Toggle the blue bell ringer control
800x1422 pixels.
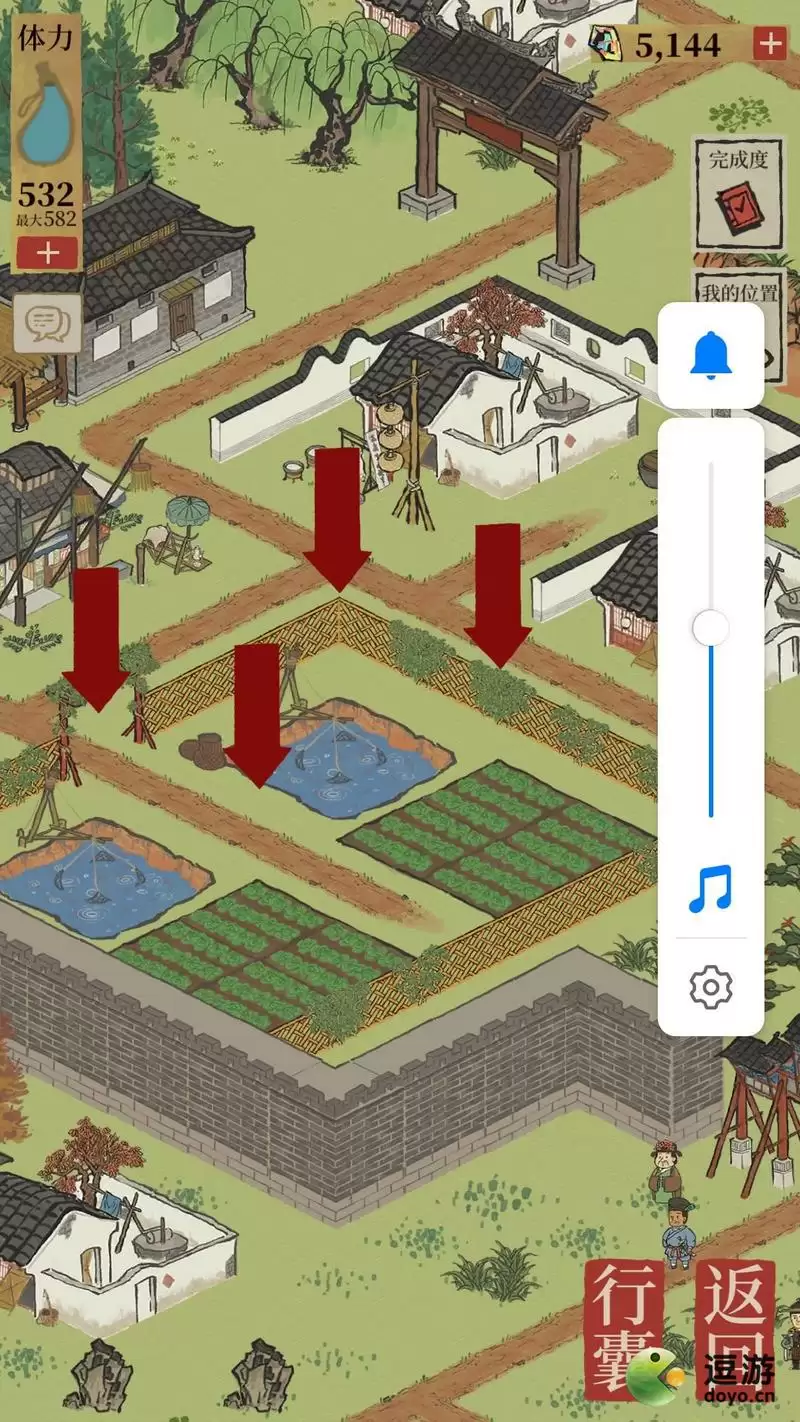pyautogui.click(x=711, y=355)
